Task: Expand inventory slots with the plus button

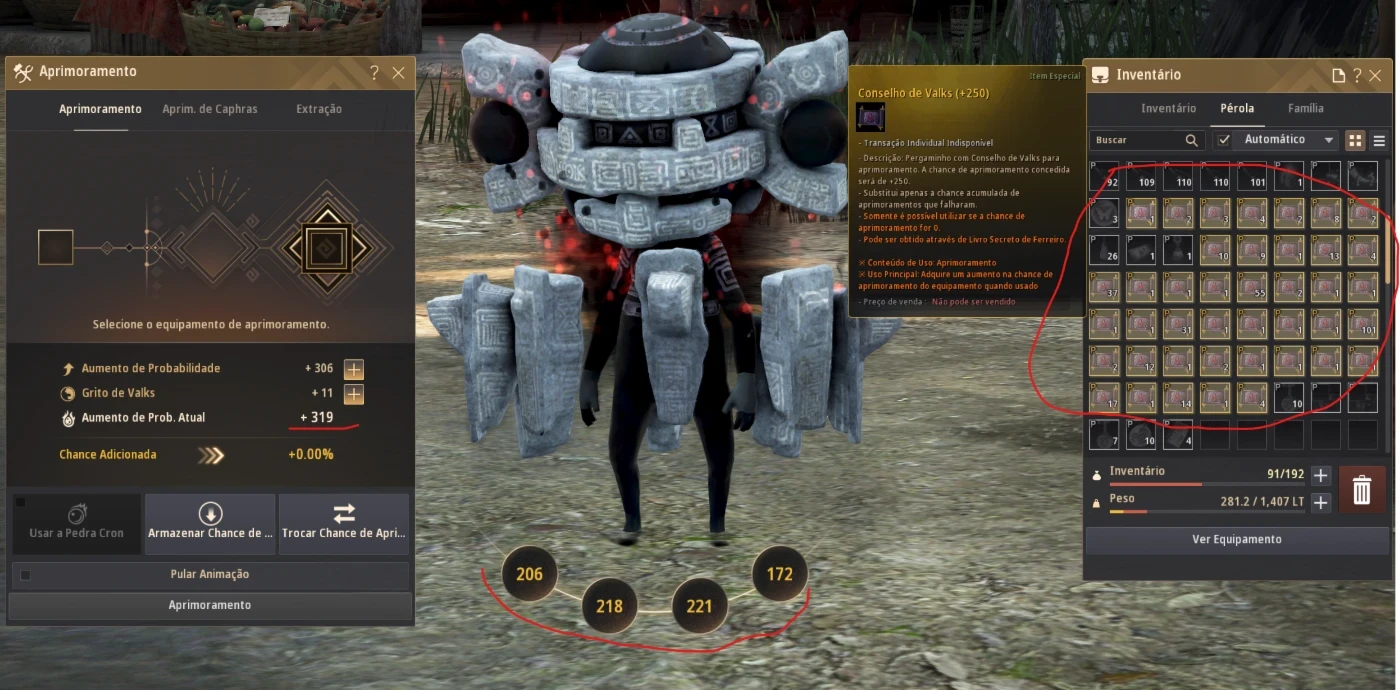Action: tap(1320, 475)
